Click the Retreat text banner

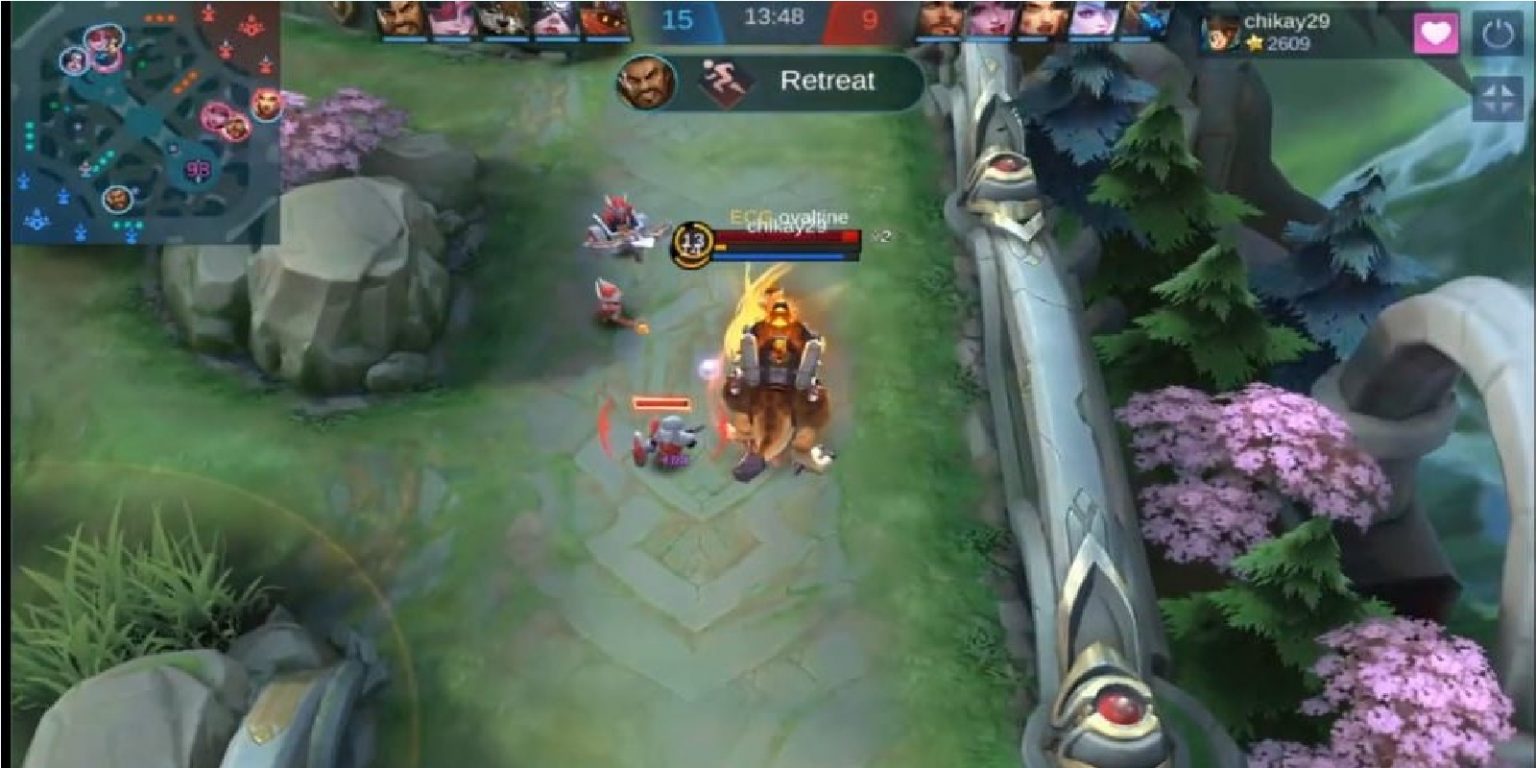coord(830,82)
